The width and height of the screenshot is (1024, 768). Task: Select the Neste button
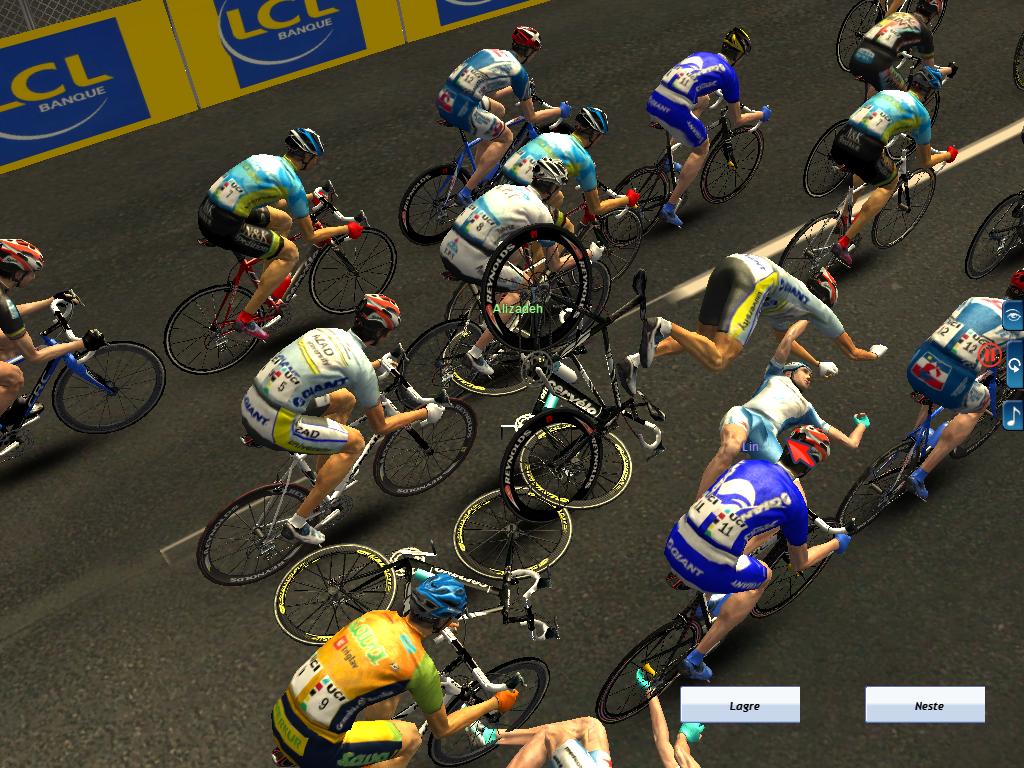pos(925,705)
